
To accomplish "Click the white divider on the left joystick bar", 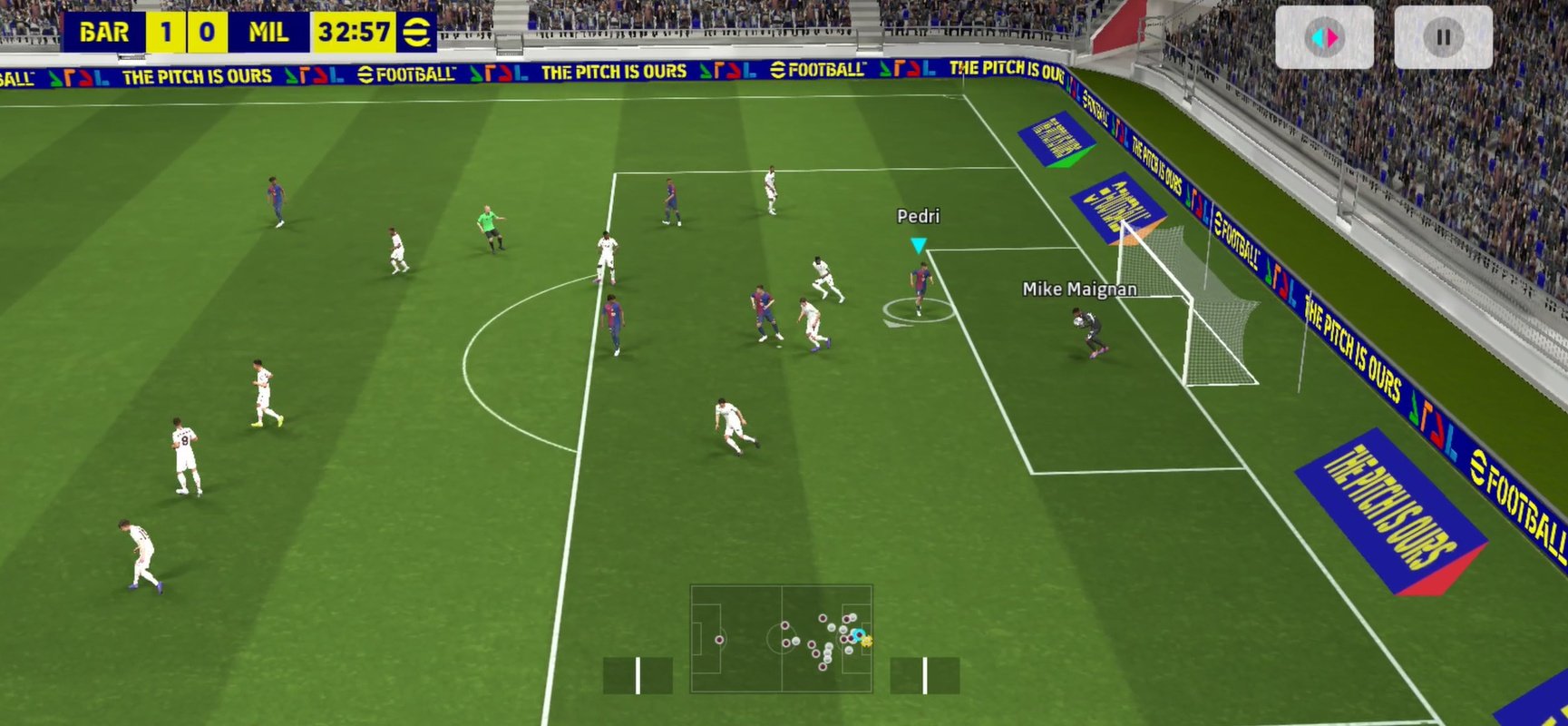I will [x=638, y=674].
